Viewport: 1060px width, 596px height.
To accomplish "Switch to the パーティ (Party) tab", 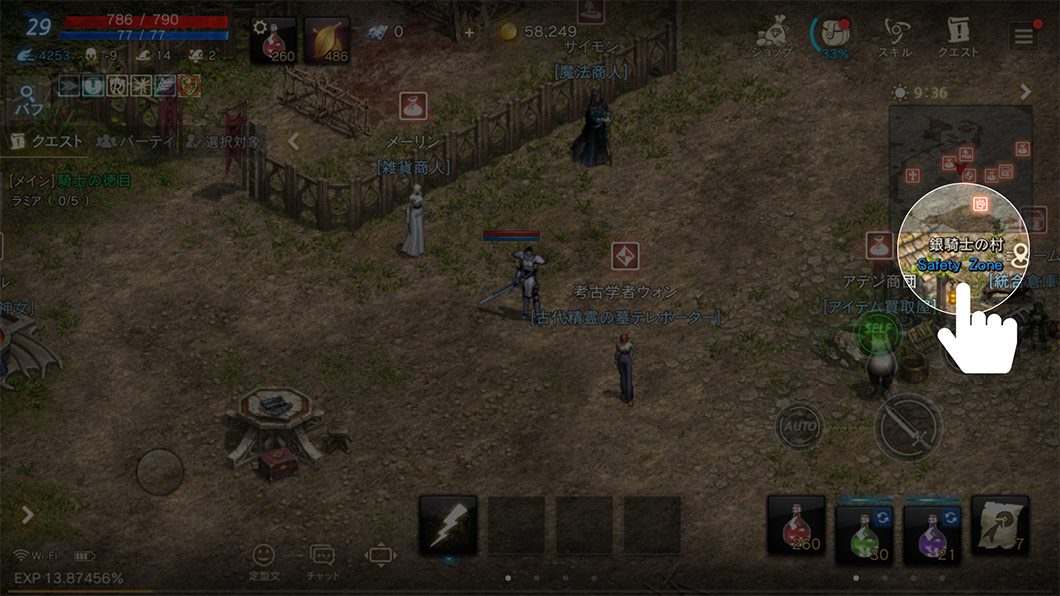I will pos(136,142).
